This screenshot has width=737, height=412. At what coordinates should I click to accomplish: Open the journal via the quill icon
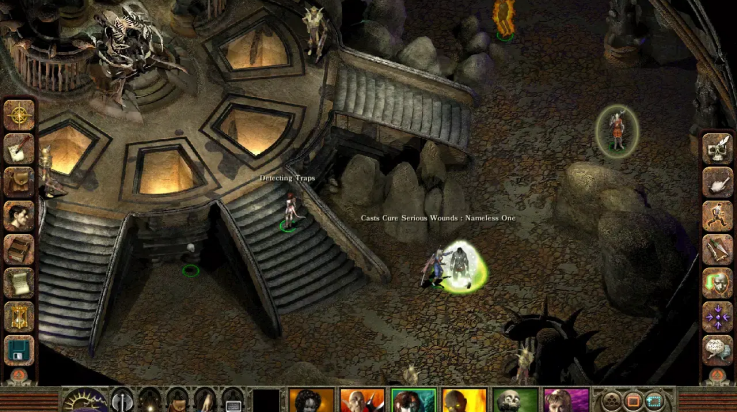19,148
